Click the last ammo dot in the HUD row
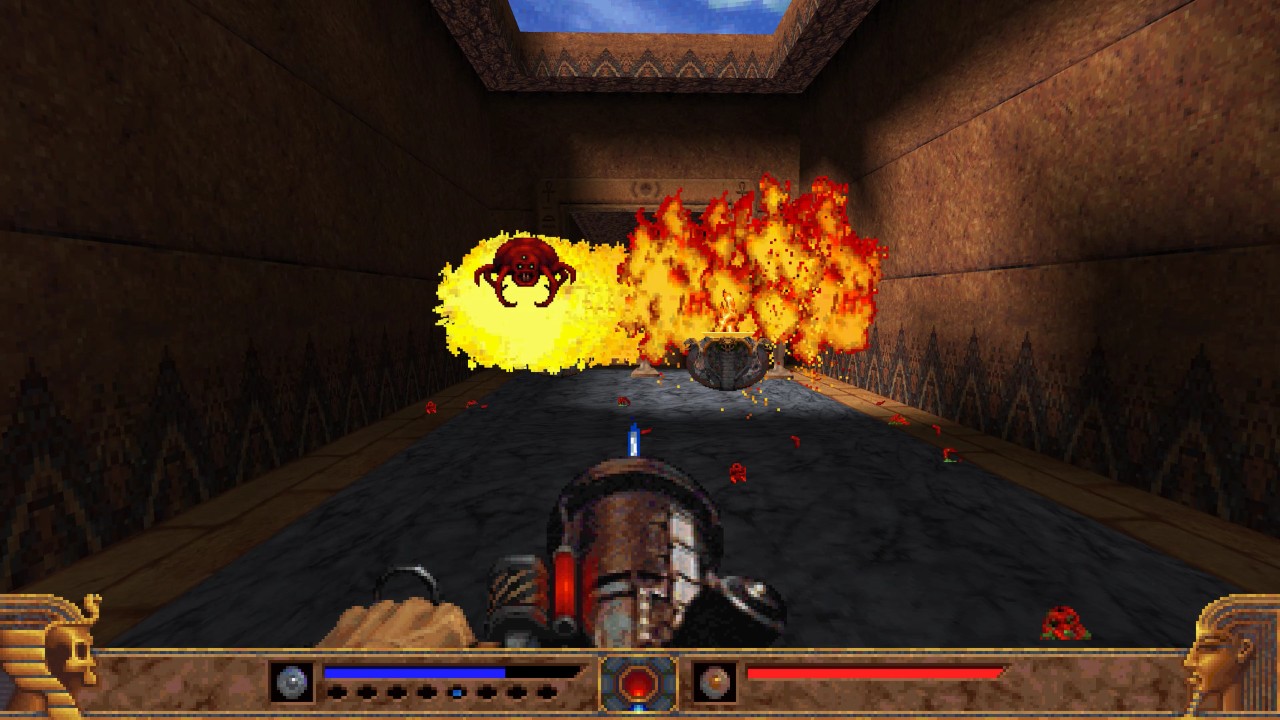The image size is (1280, 720). pyautogui.click(x=546, y=691)
